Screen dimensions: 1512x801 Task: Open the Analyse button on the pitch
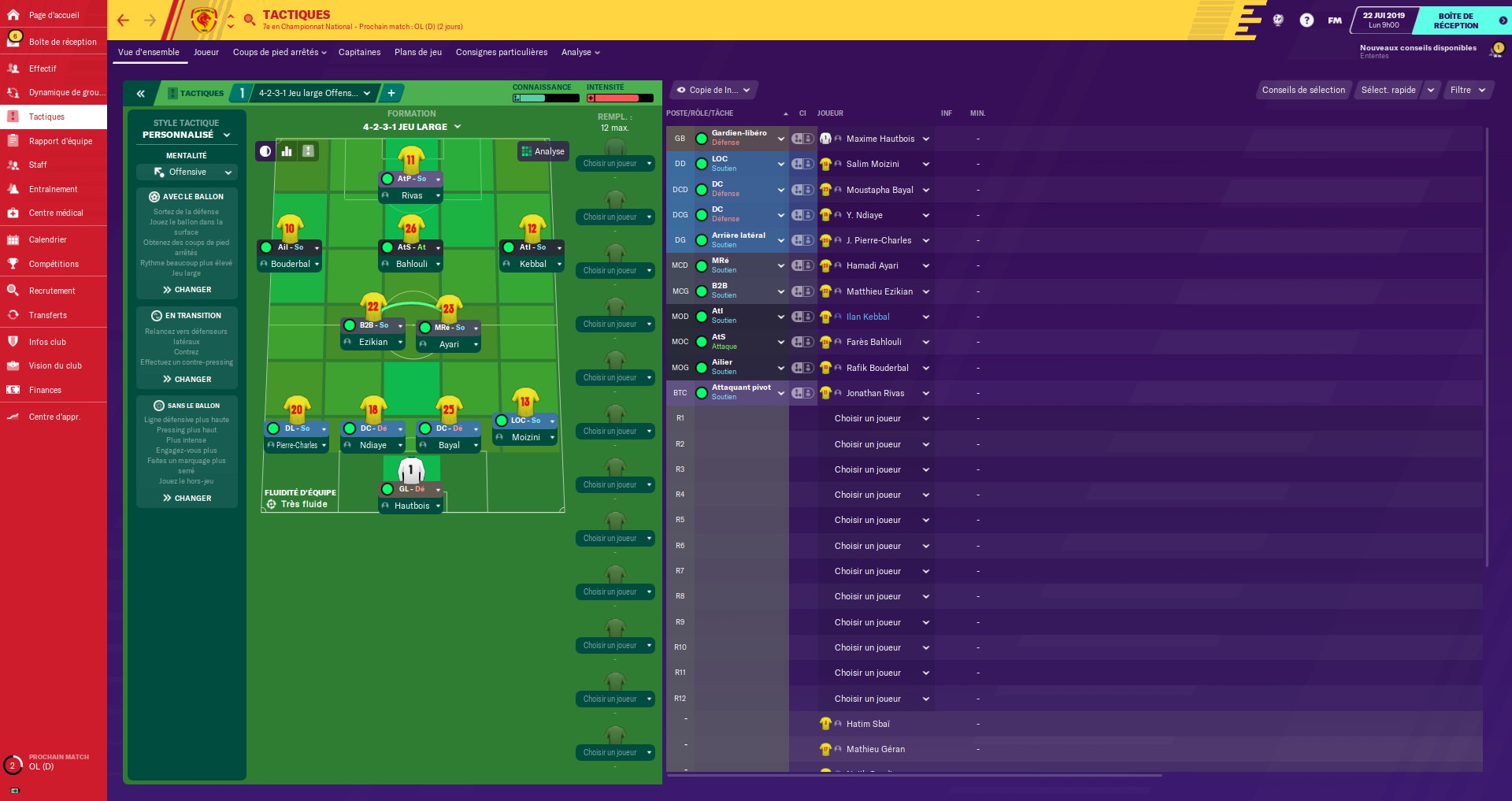(x=543, y=151)
